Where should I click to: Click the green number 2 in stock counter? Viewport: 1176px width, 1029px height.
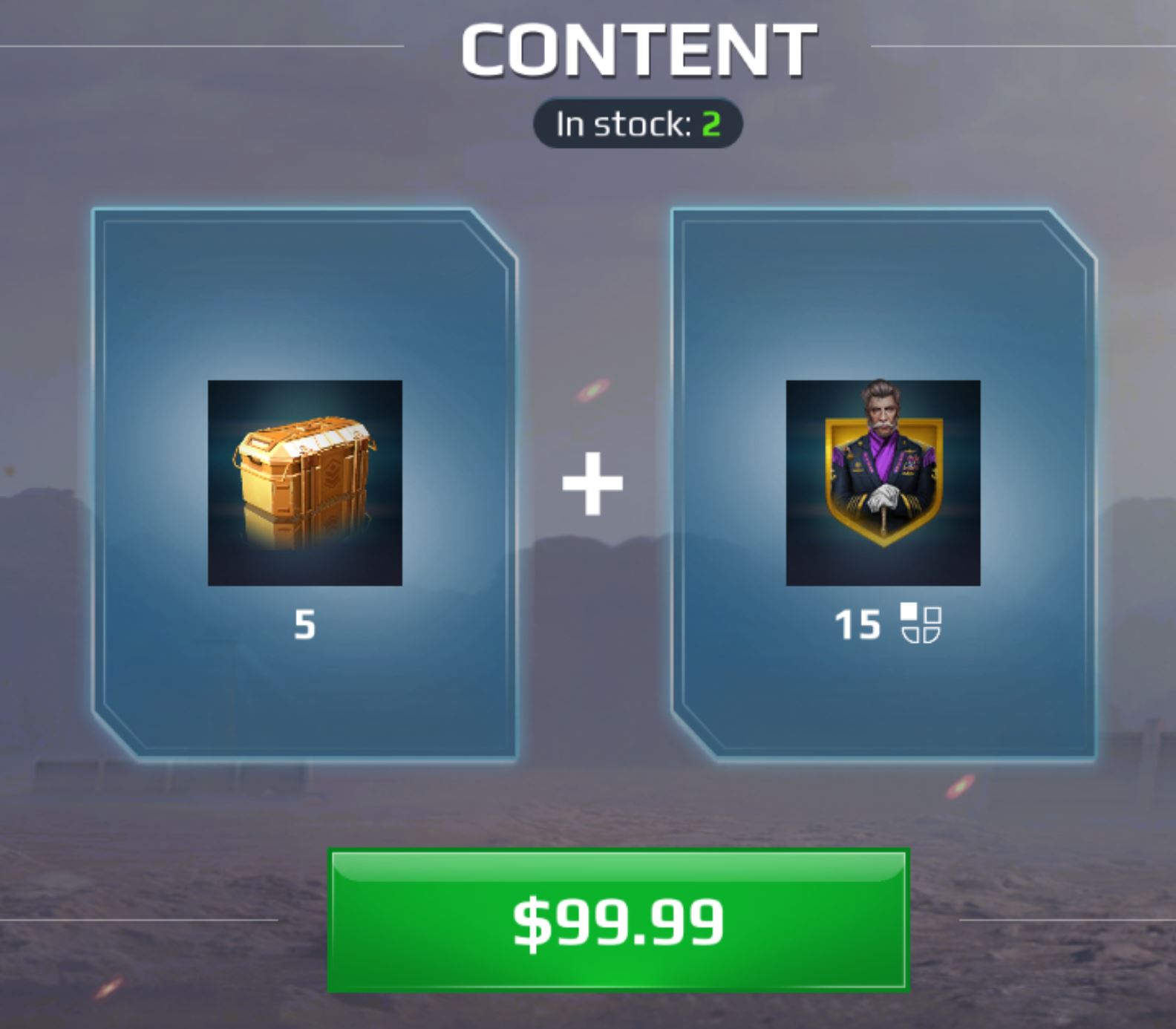pos(711,125)
